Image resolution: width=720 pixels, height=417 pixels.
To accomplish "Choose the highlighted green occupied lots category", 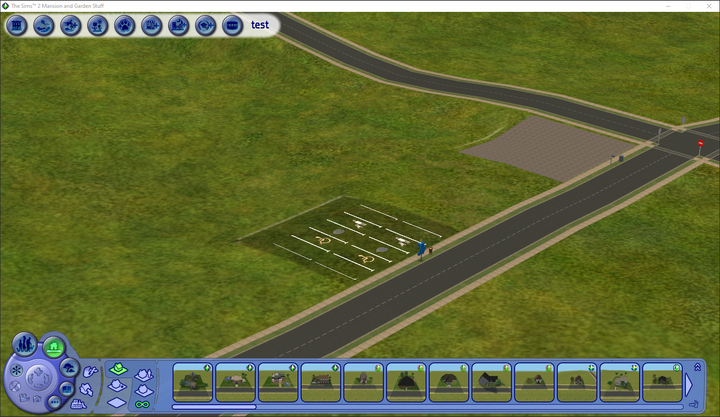I will (x=117, y=370).
